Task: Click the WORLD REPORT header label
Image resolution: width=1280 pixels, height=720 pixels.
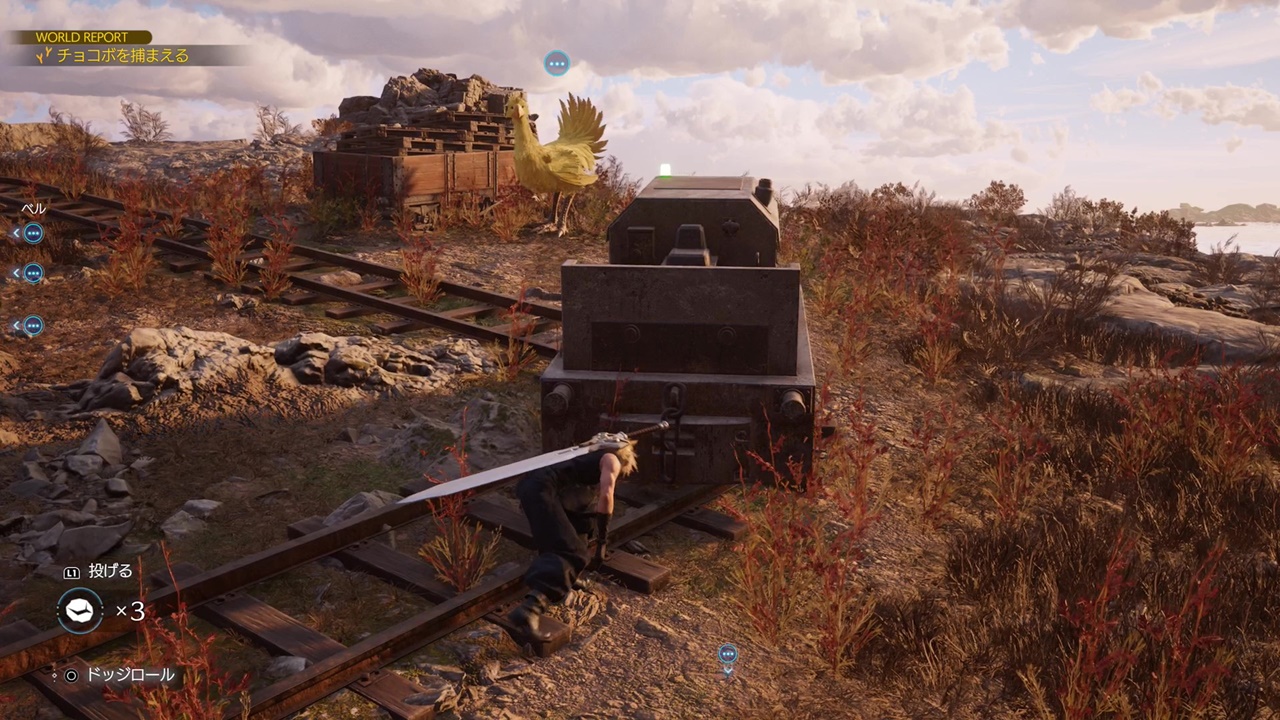Action: [x=82, y=37]
